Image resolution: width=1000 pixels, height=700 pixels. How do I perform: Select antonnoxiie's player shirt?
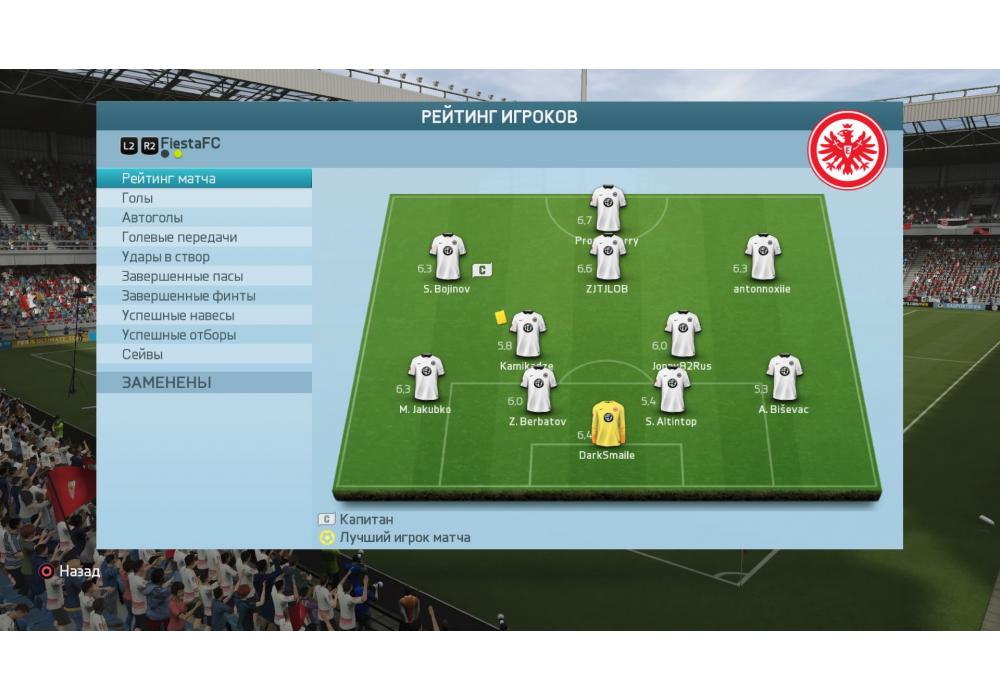[x=762, y=258]
